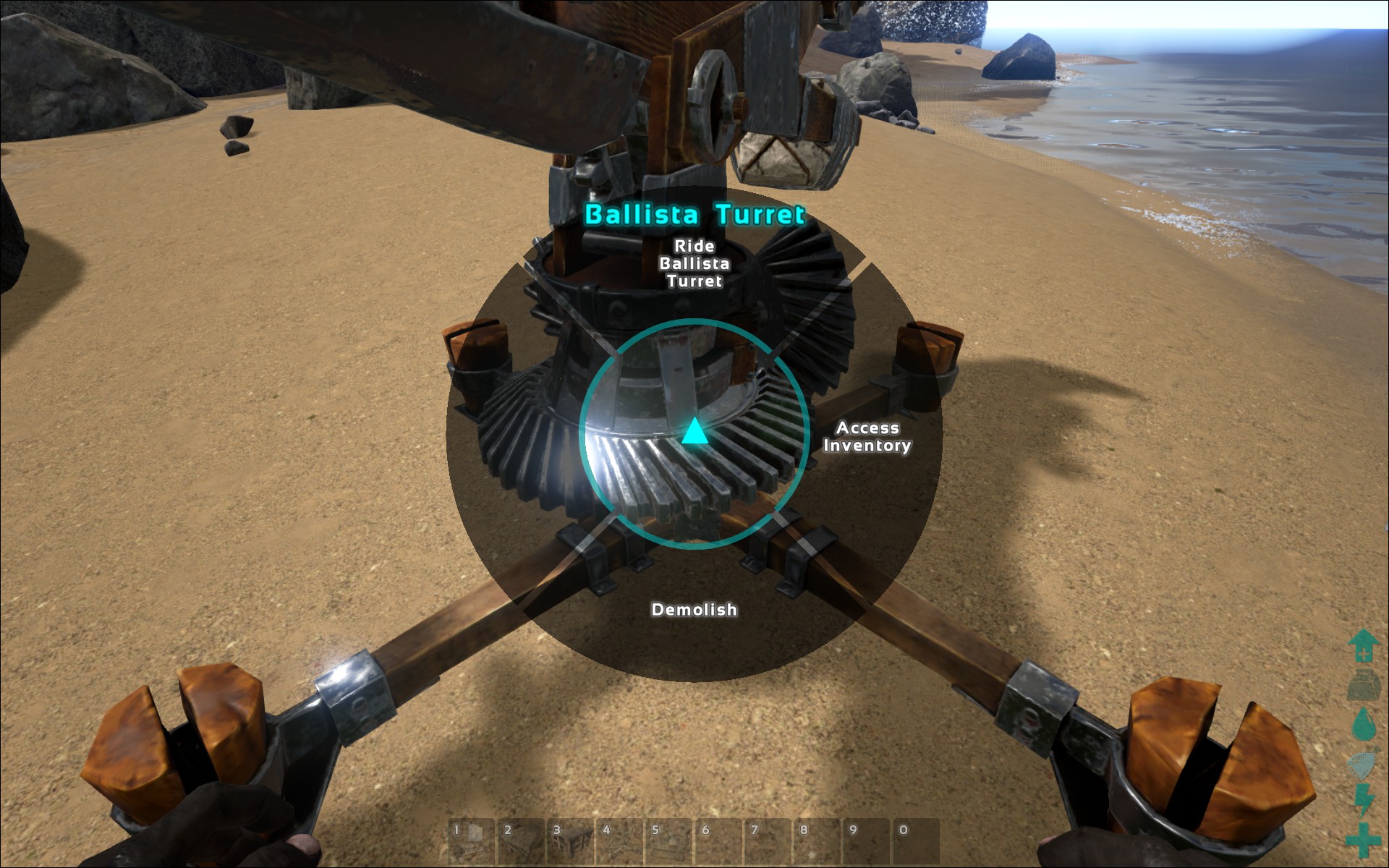
Task: Choose the wooden table in hotbar slot 3
Action: coord(570,842)
